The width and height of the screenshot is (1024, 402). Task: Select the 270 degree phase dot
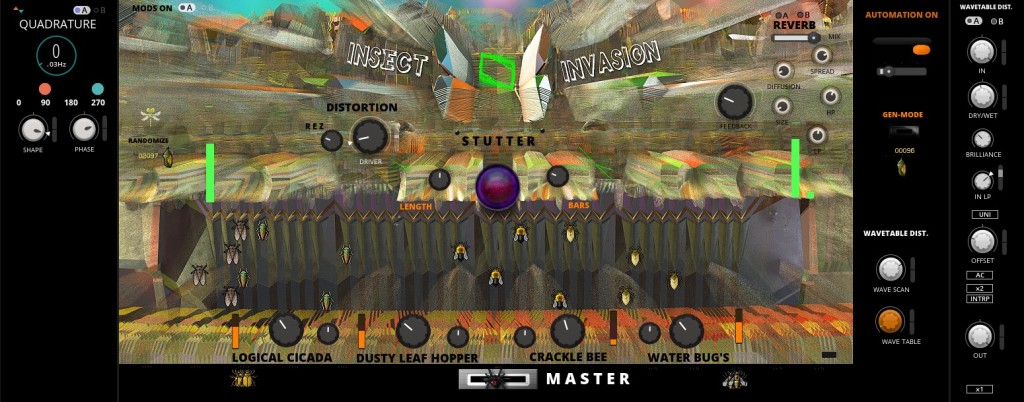pos(98,89)
